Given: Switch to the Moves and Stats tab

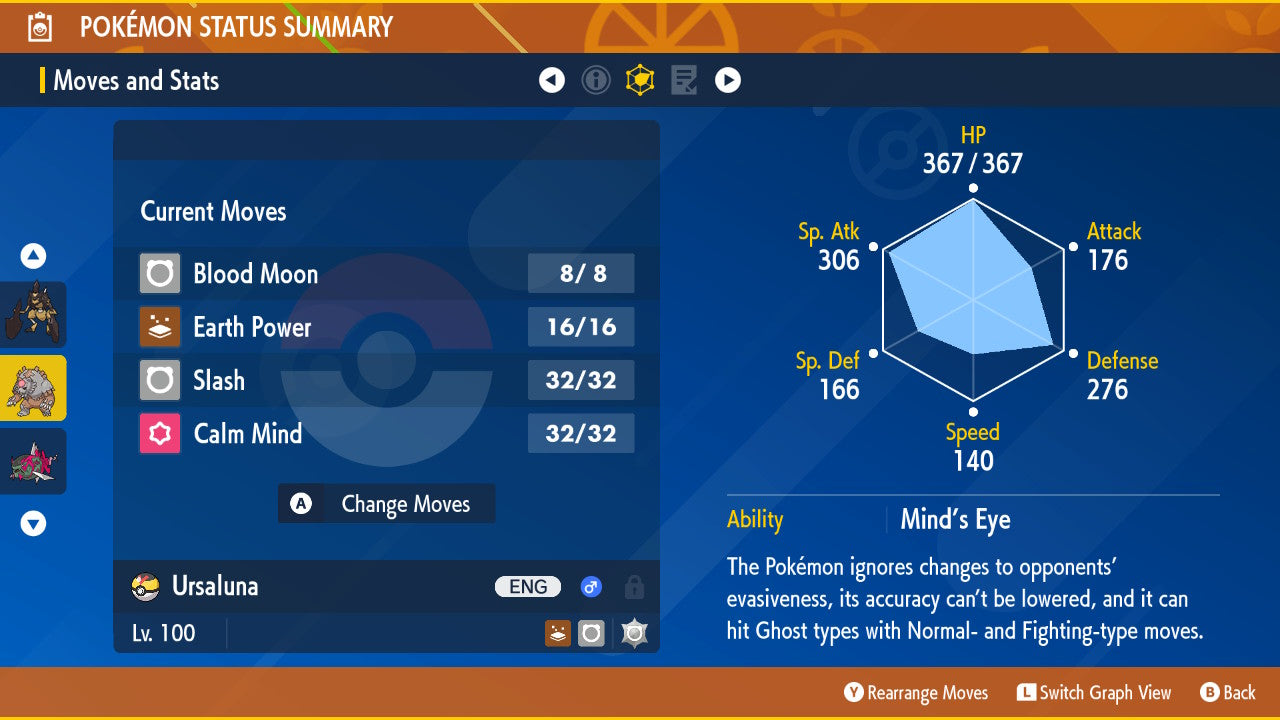Looking at the screenshot, I should (136, 80).
